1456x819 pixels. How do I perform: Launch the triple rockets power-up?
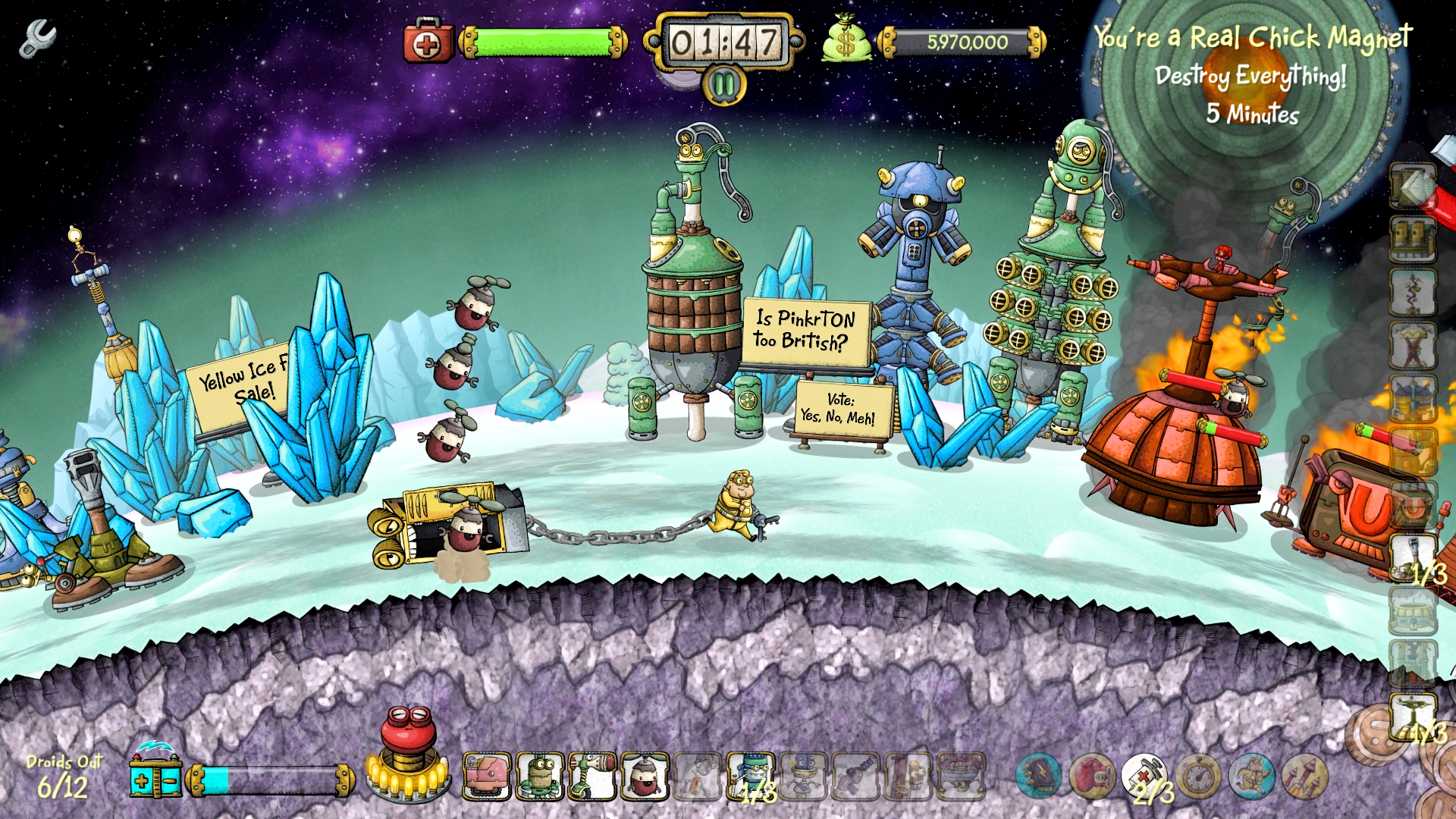tap(1304, 776)
